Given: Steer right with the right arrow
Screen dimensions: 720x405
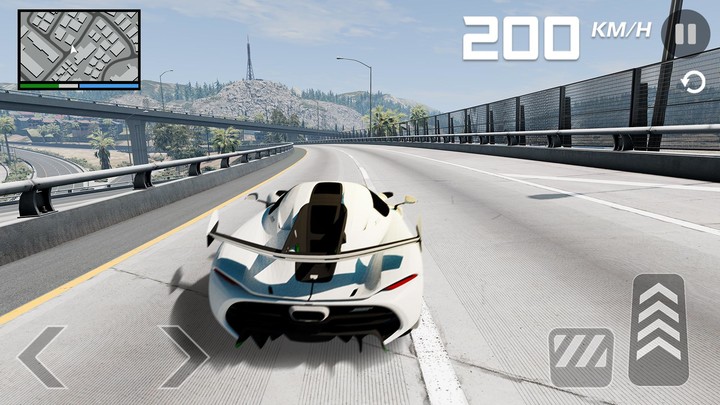Looking at the screenshot, I should coord(183,356).
